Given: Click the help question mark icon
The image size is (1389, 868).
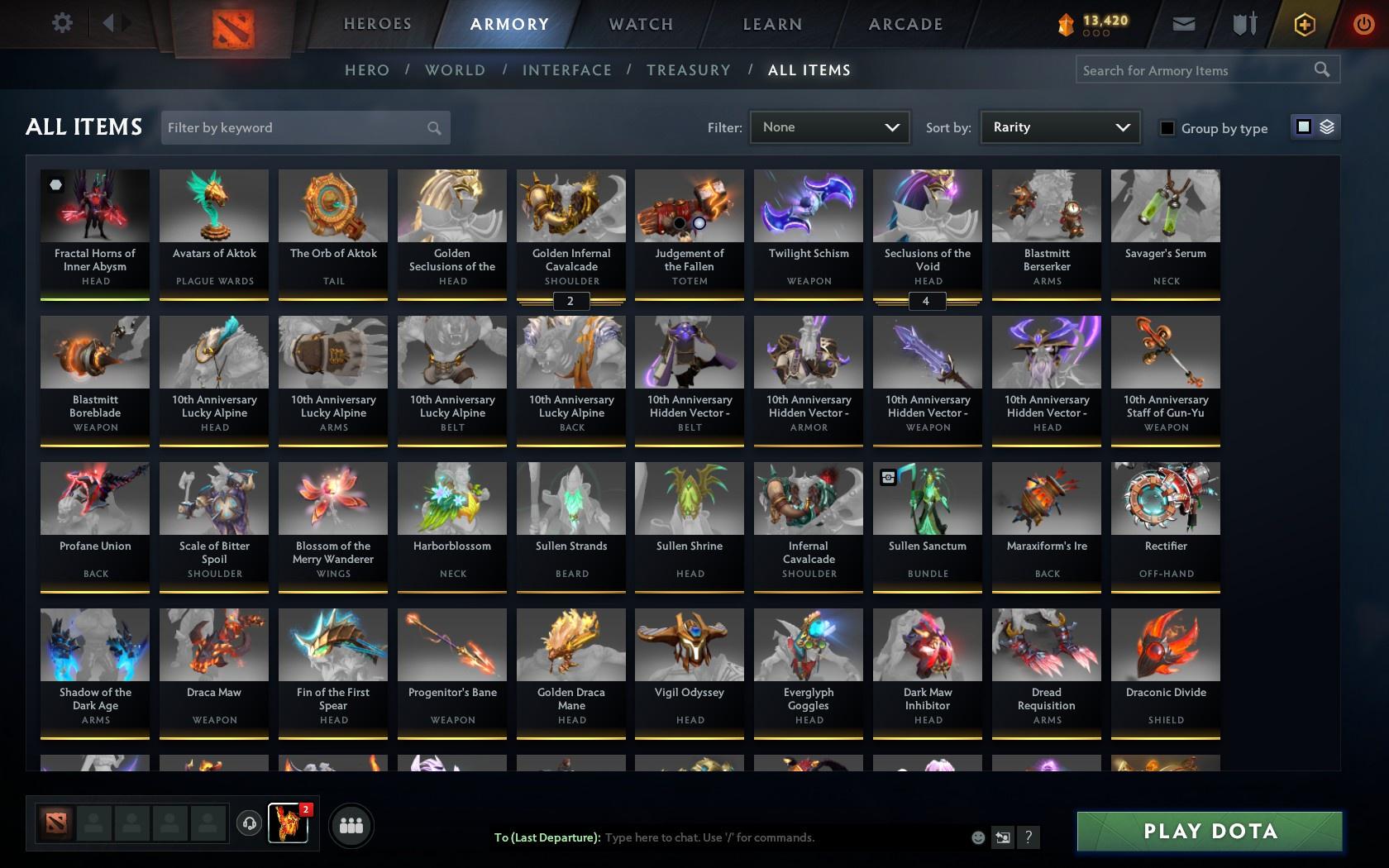Looking at the screenshot, I should click(x=1028, y=837).
